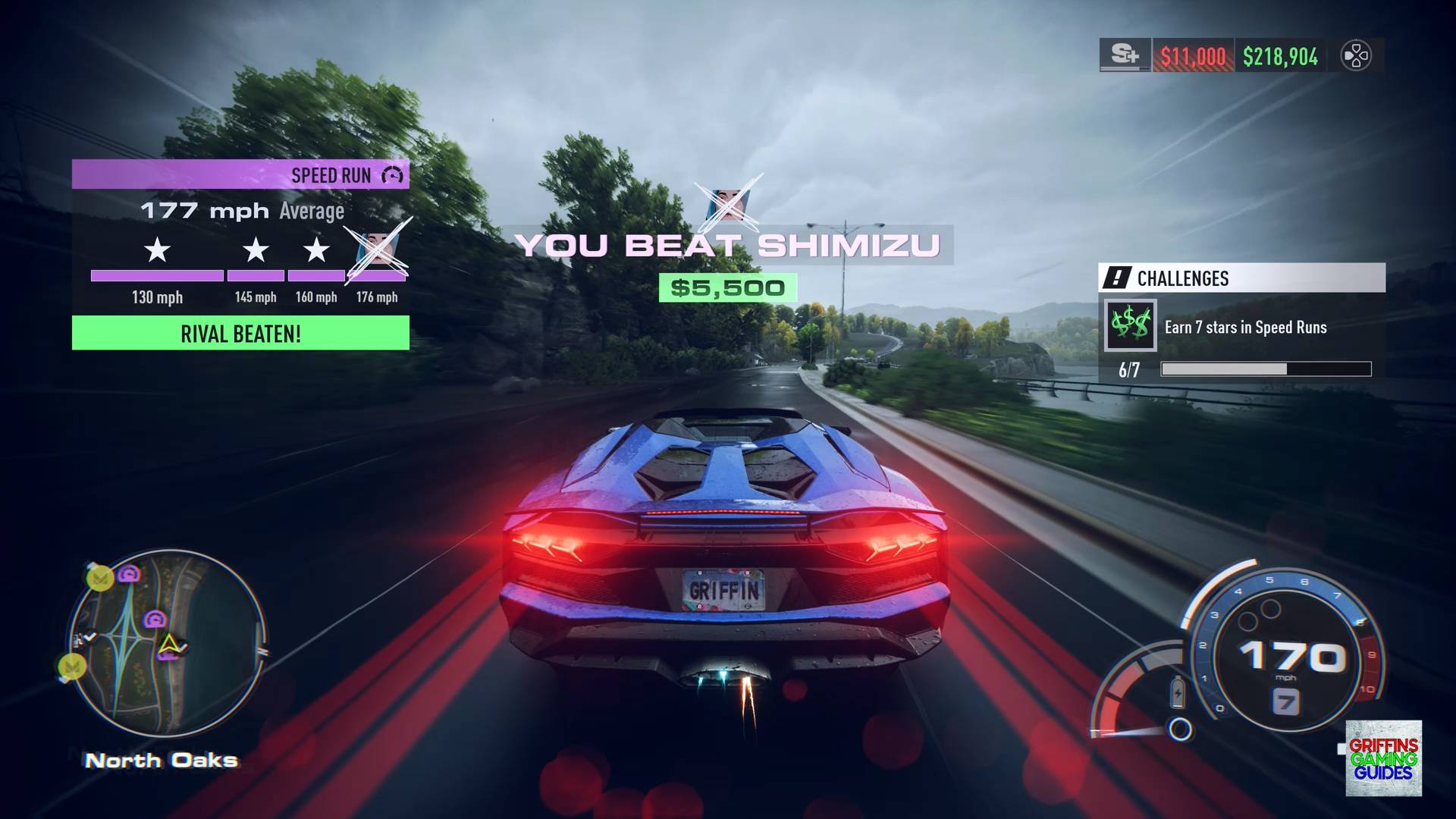The width and height of the screenshot is (1456, 819).
Task: Select Shimizu's crossed-out rival portrait in Speed Run panel
Action: [x=377, y=249]
